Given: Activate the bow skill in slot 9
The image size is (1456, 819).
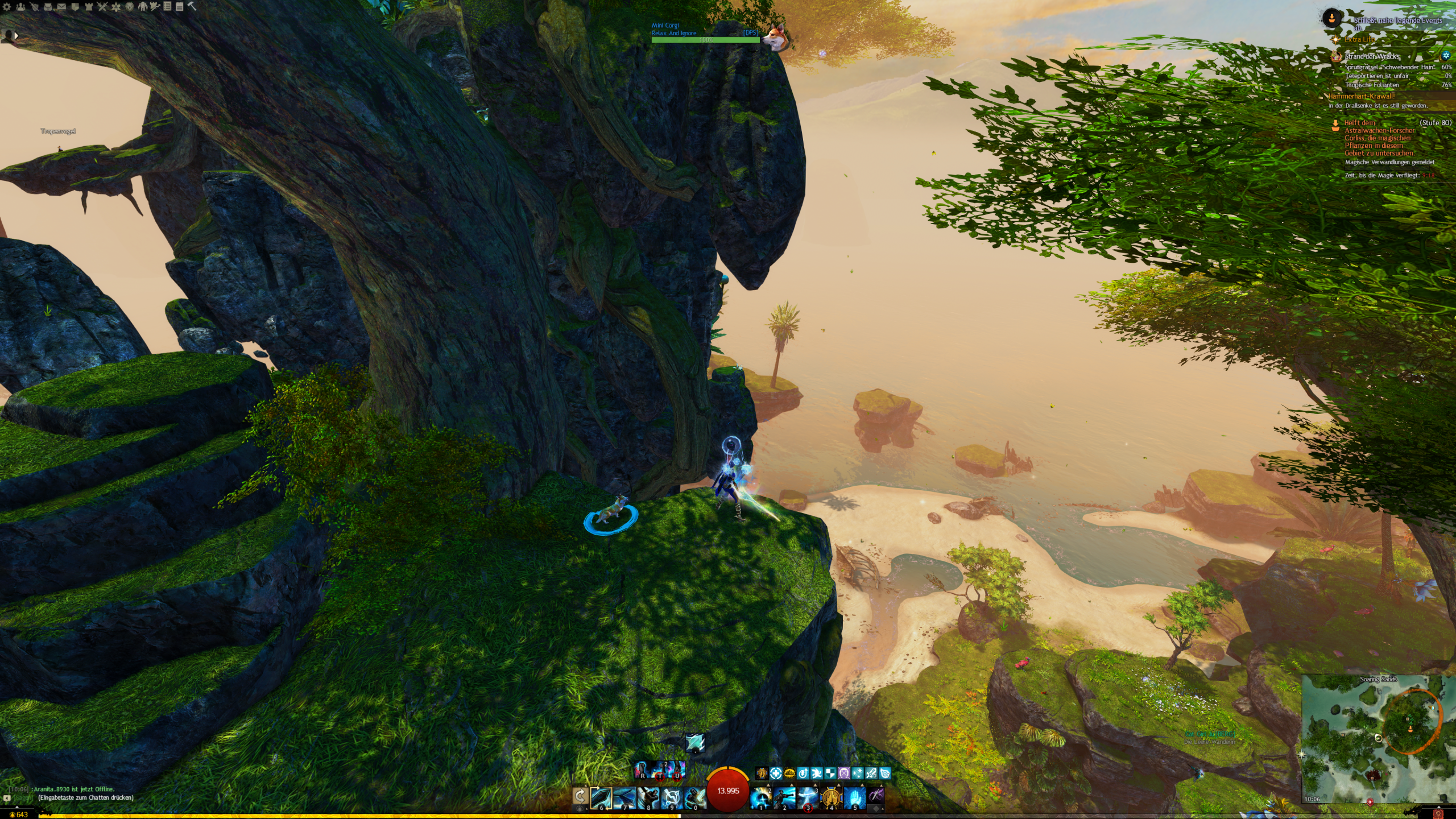Looking at the screenshot, I should [671, 797].
